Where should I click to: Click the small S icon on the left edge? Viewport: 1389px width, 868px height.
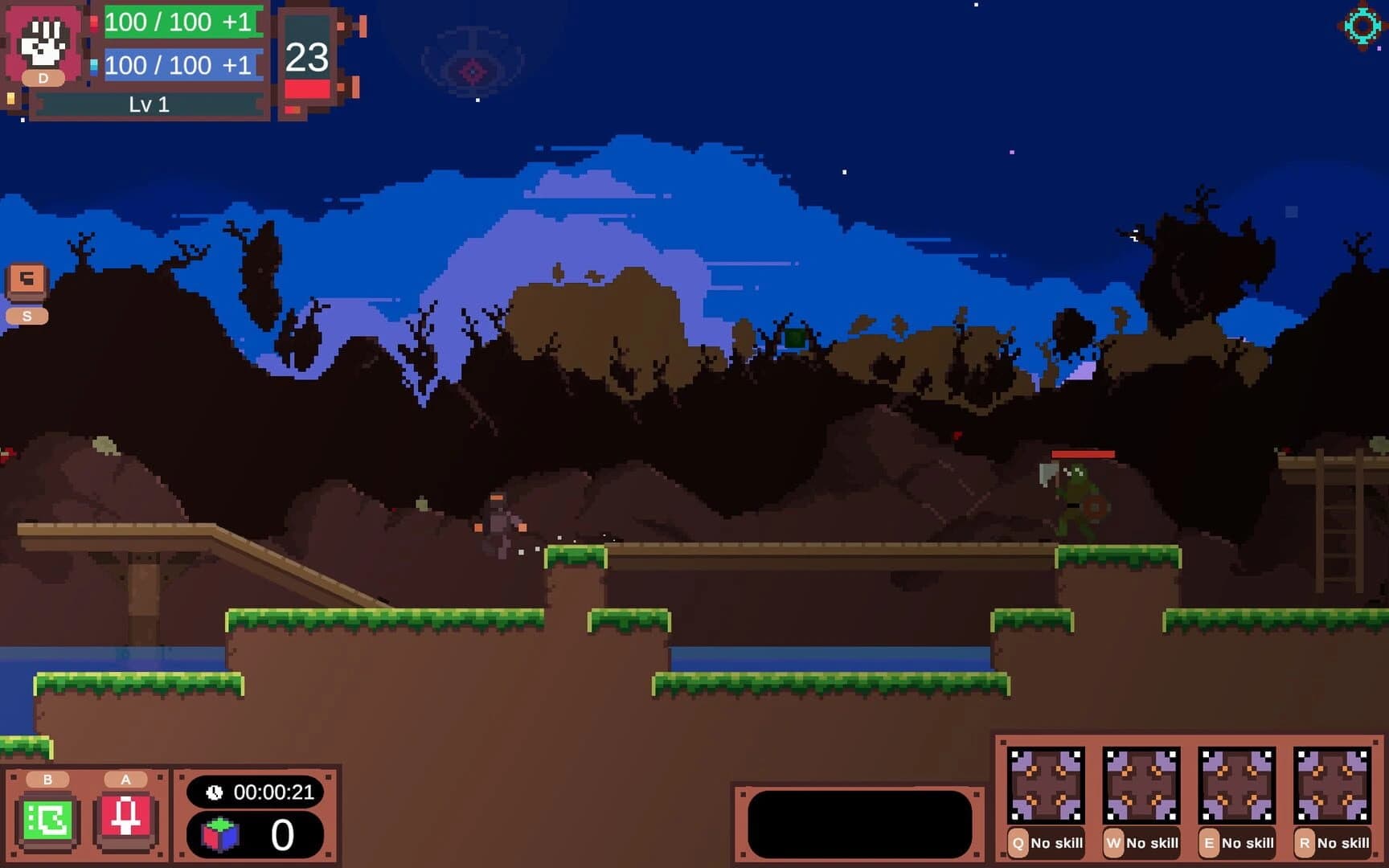tap(27, 315)
